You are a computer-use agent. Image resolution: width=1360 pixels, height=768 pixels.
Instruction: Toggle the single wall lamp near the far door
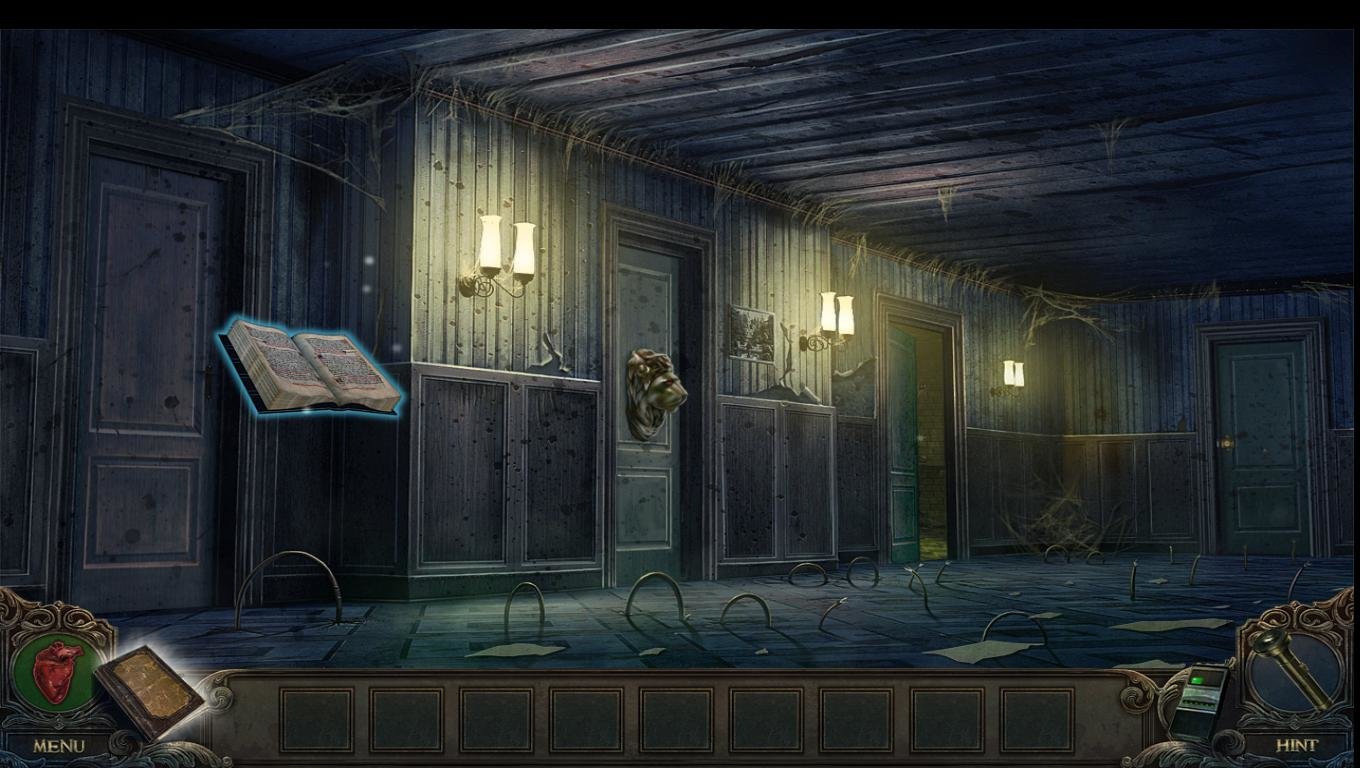point(1012,372)
